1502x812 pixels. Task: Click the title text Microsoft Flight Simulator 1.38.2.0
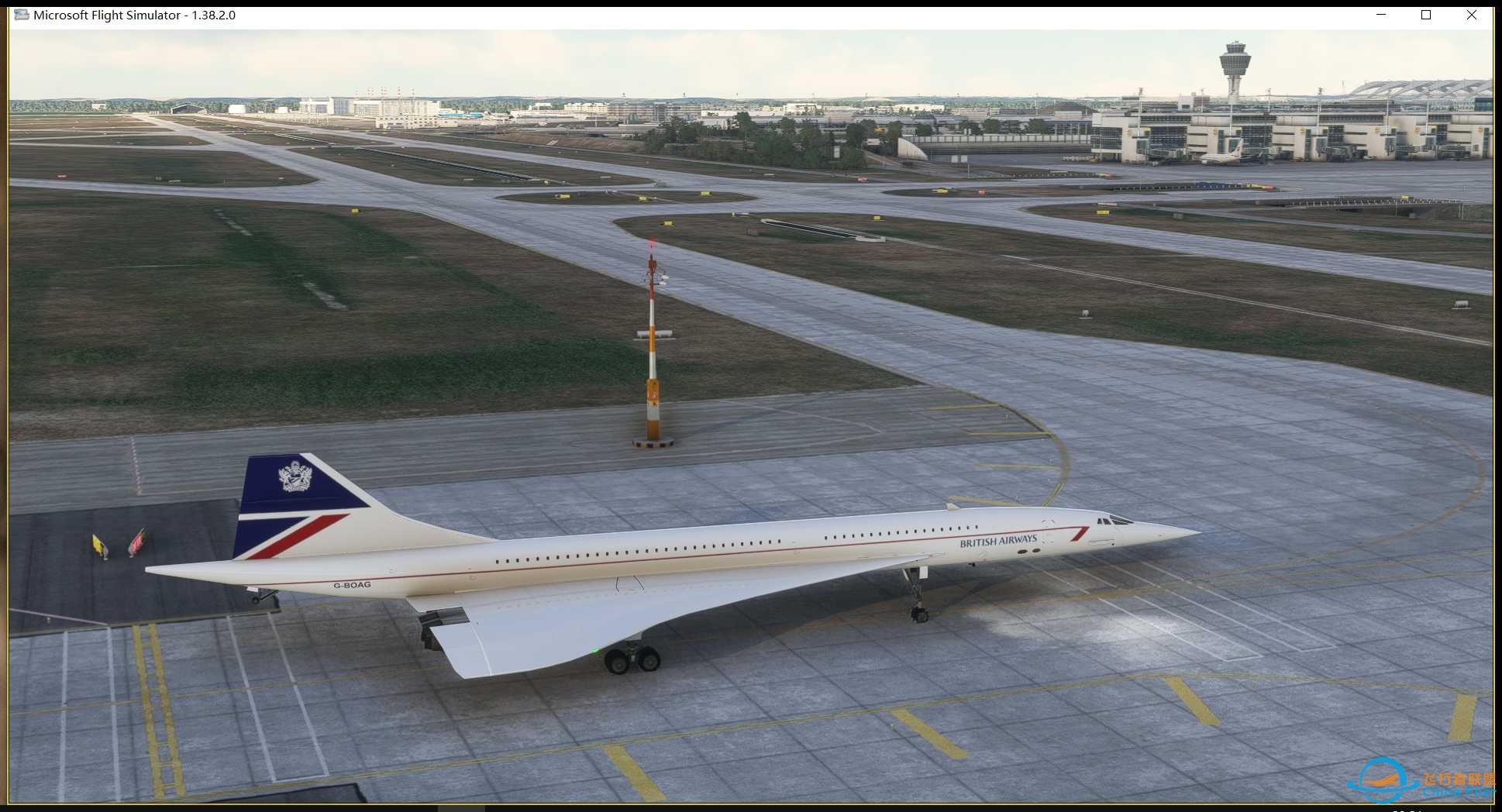coord(135,15)
